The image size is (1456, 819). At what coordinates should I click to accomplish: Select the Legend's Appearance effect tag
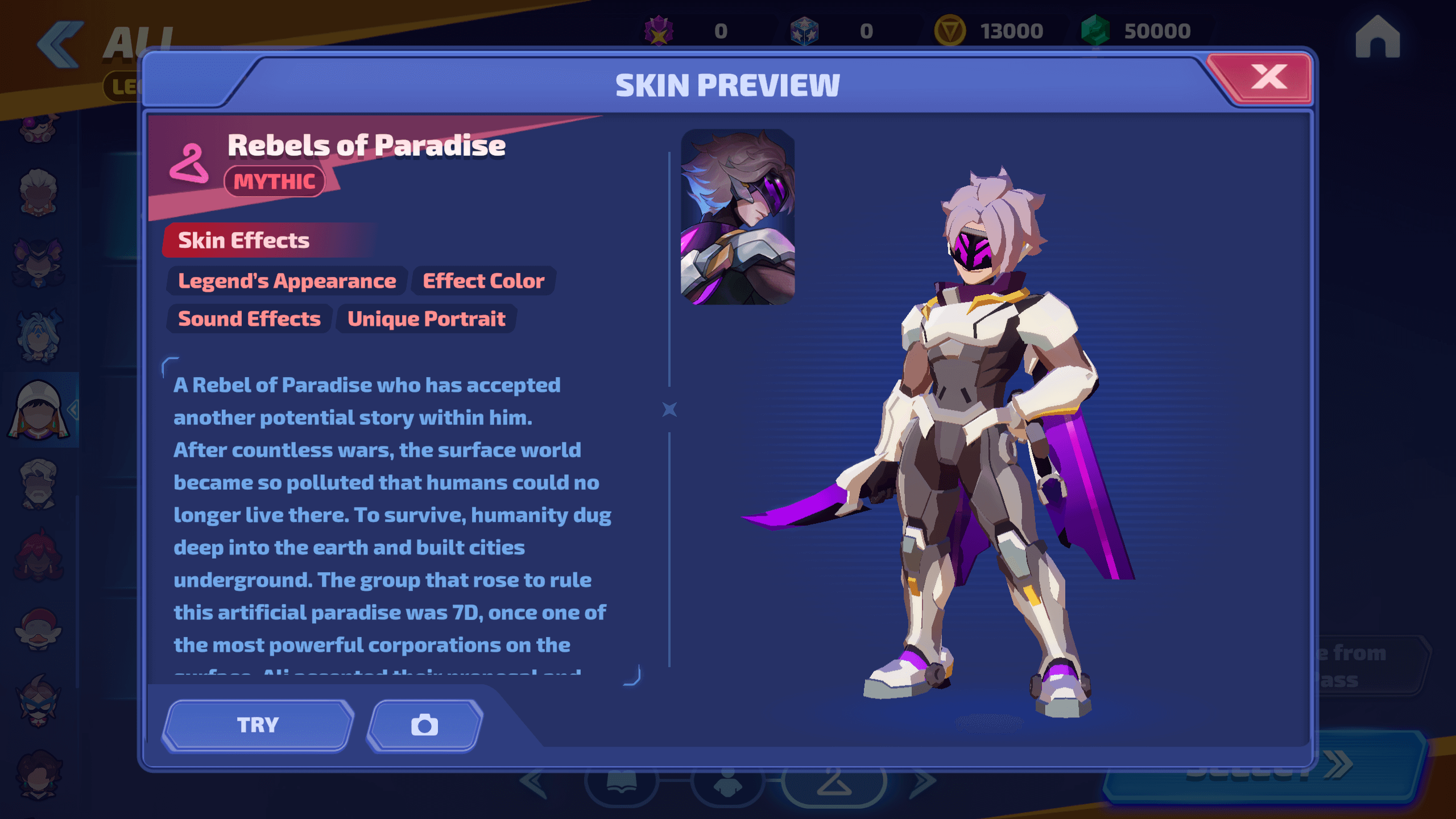(287, 281)
